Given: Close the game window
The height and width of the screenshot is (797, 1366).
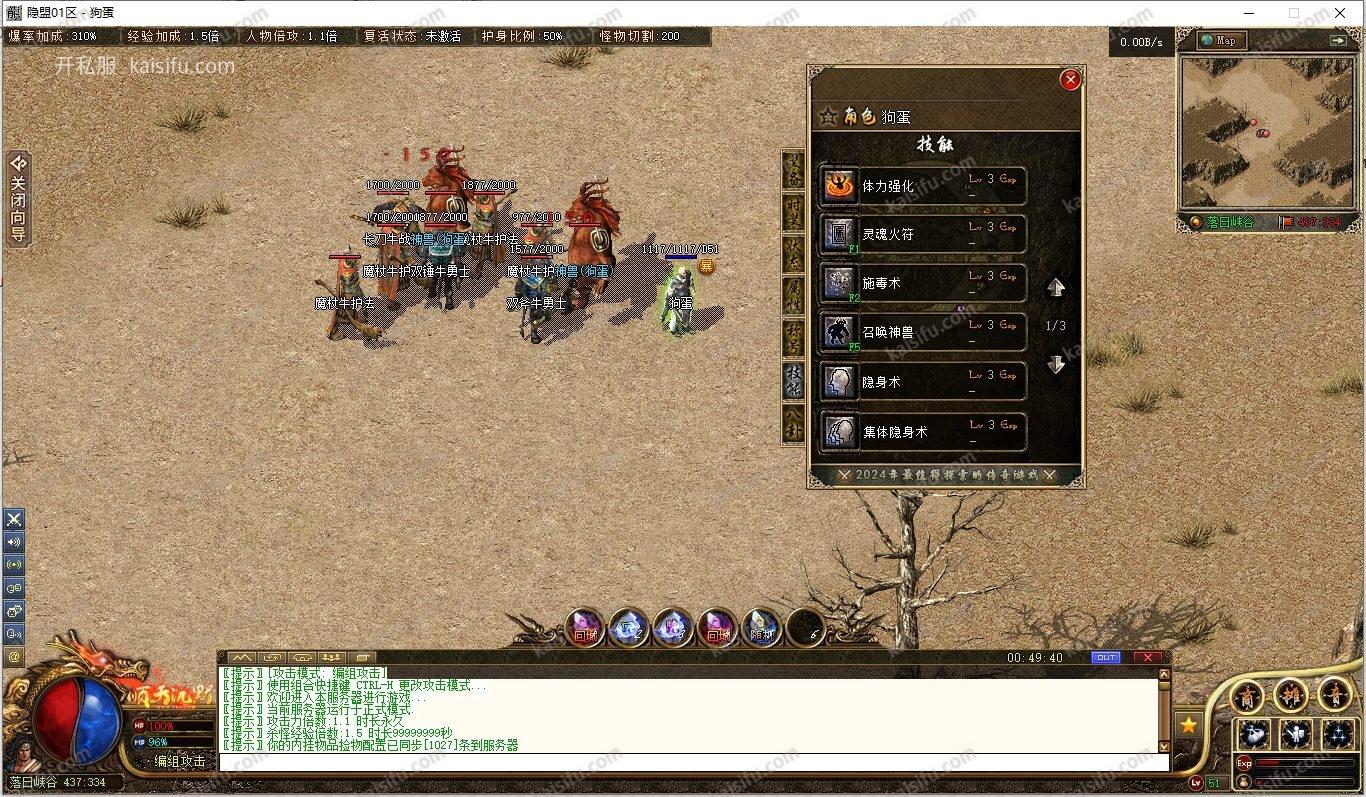Looking at the screenshot, I should click(x=1340, y=13).
